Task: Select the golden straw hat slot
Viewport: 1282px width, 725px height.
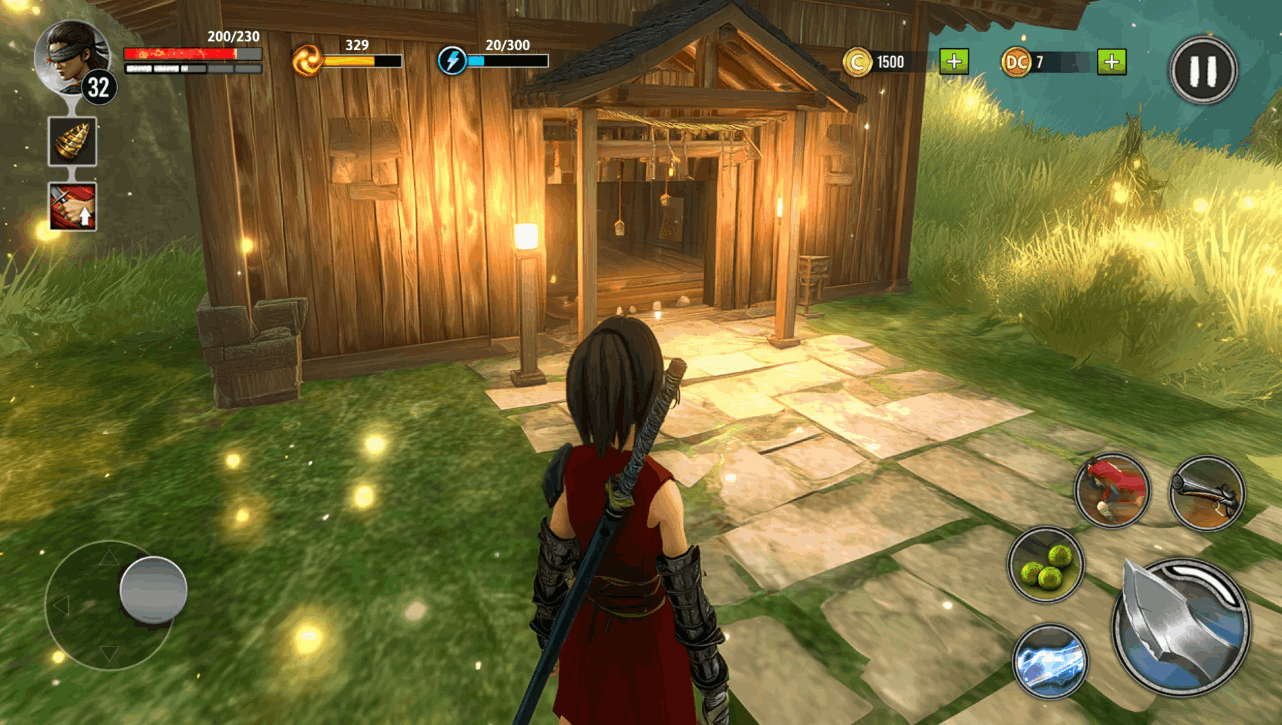Action: coord(73,141)
